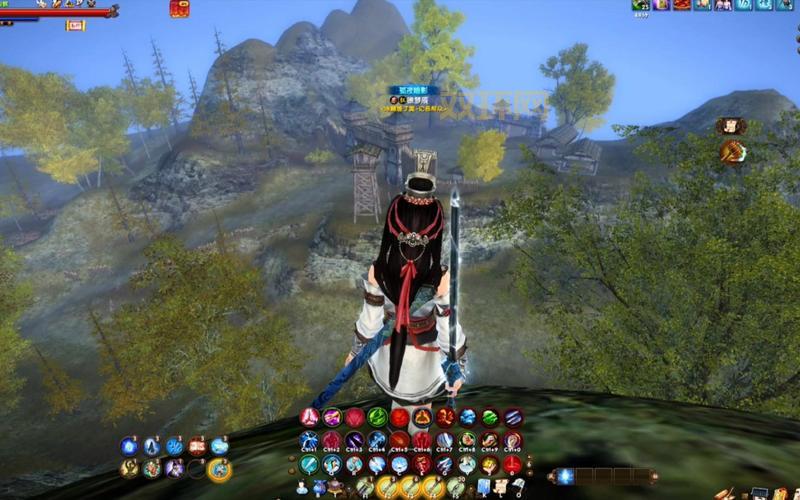Click the red icon in the lower-left cluster

[197, 446]
